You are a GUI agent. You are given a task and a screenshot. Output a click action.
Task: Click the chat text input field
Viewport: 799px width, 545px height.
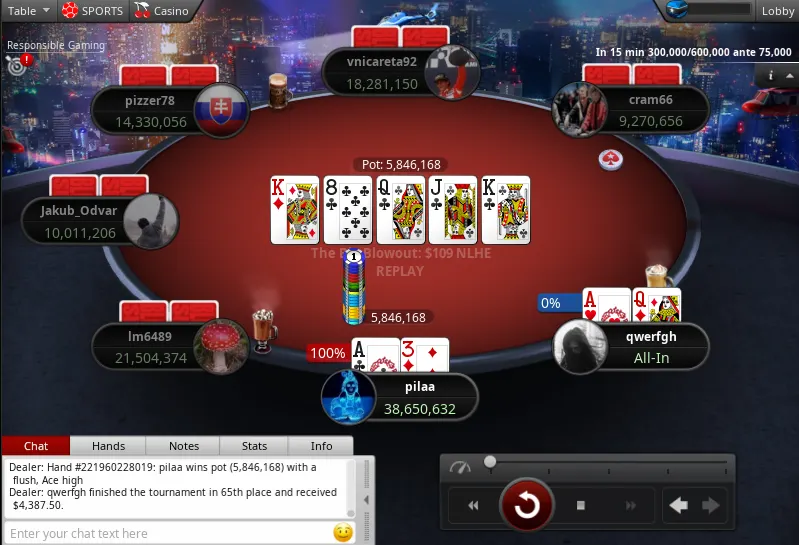pos(165,533)
